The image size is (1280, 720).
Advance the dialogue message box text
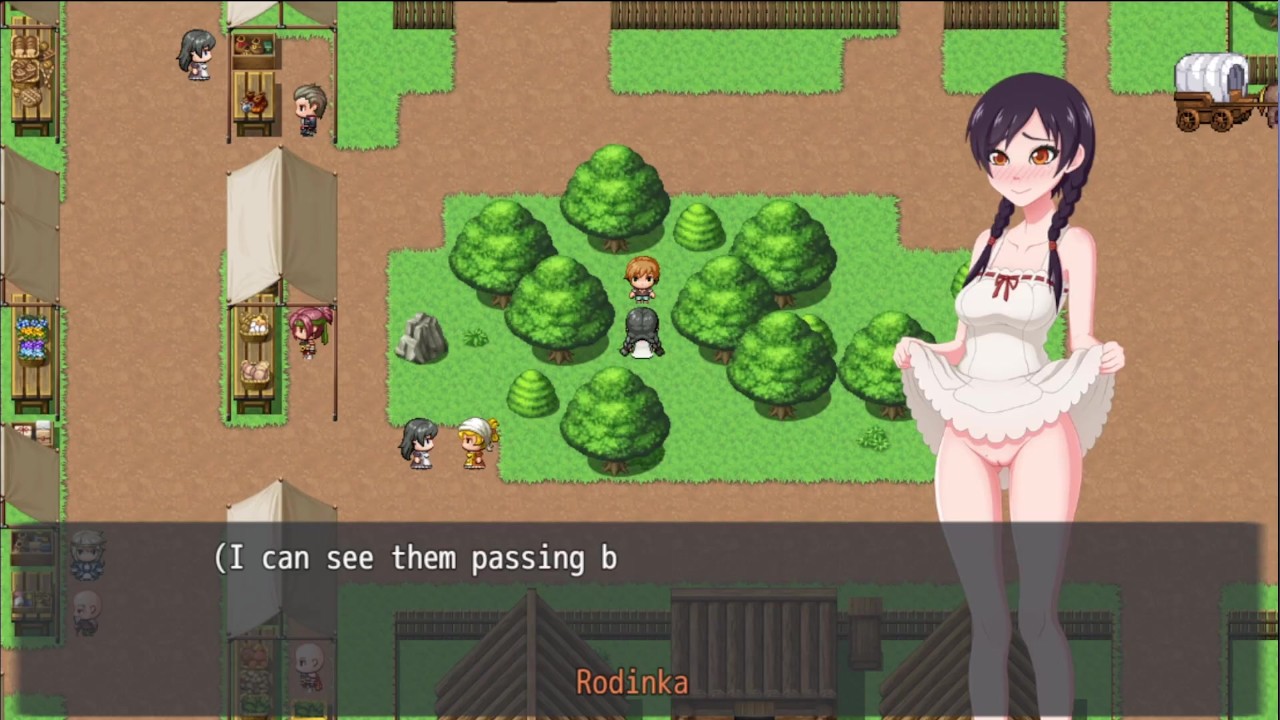click(640, 610)
